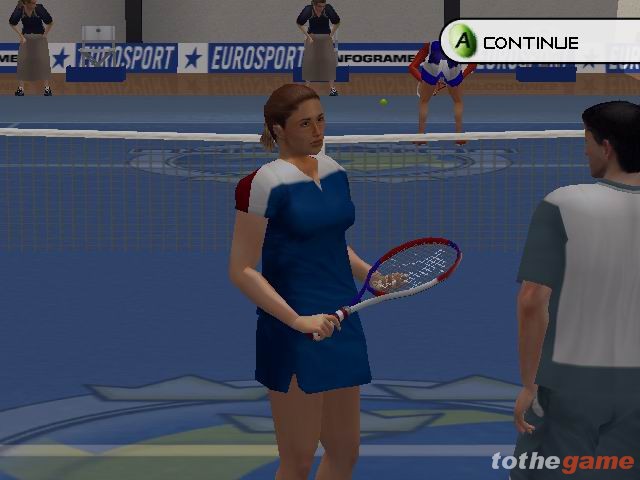This screenshot has height=480, width=640.
Task: Select the Continue prompt banner
Action: pyautogui.click(x=530, y=42)
